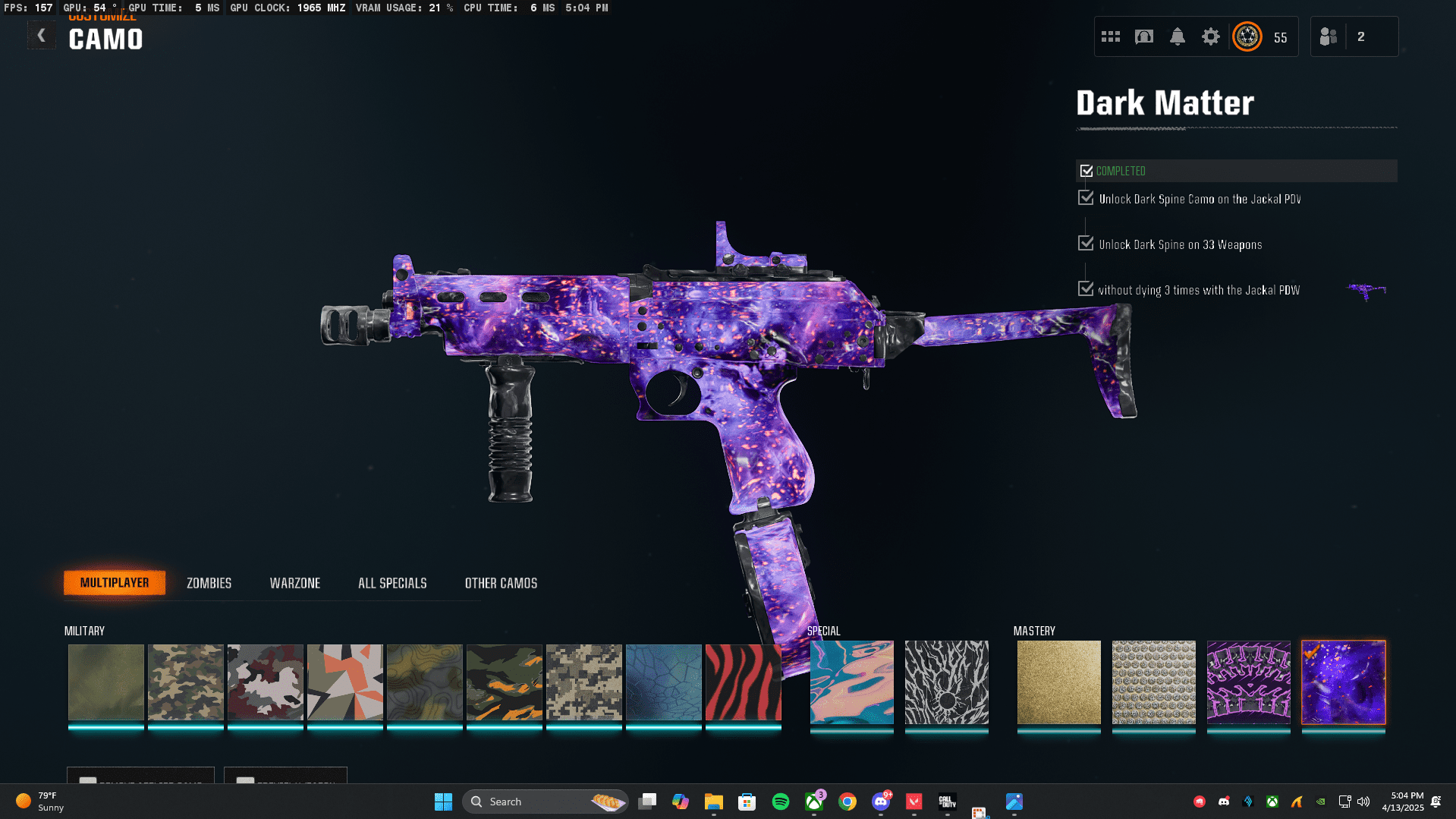The image size is (1456, 819).
Task: Open the Warzone camo tab
Action: pos(295,583)
